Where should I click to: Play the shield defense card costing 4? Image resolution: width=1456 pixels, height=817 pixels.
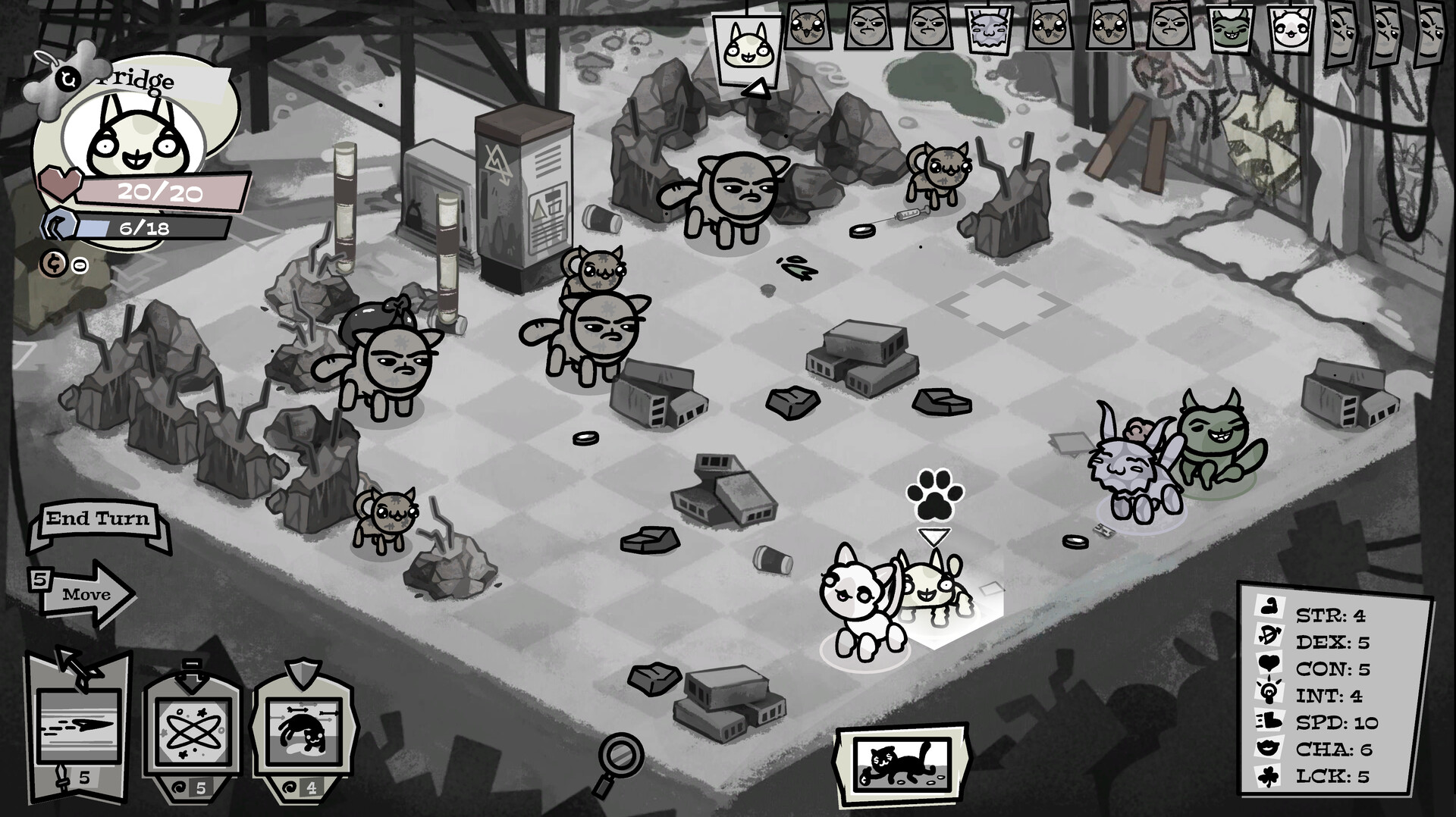[x=303, y=728]
